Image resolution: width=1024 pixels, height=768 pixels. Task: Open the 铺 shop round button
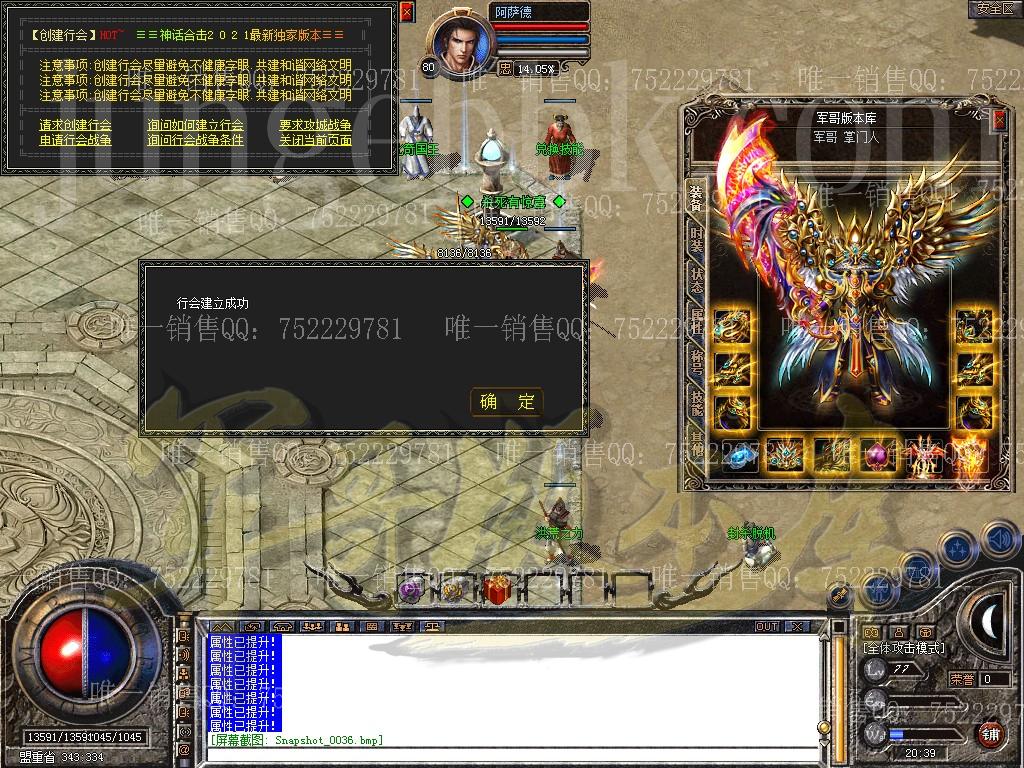[990, 734]
